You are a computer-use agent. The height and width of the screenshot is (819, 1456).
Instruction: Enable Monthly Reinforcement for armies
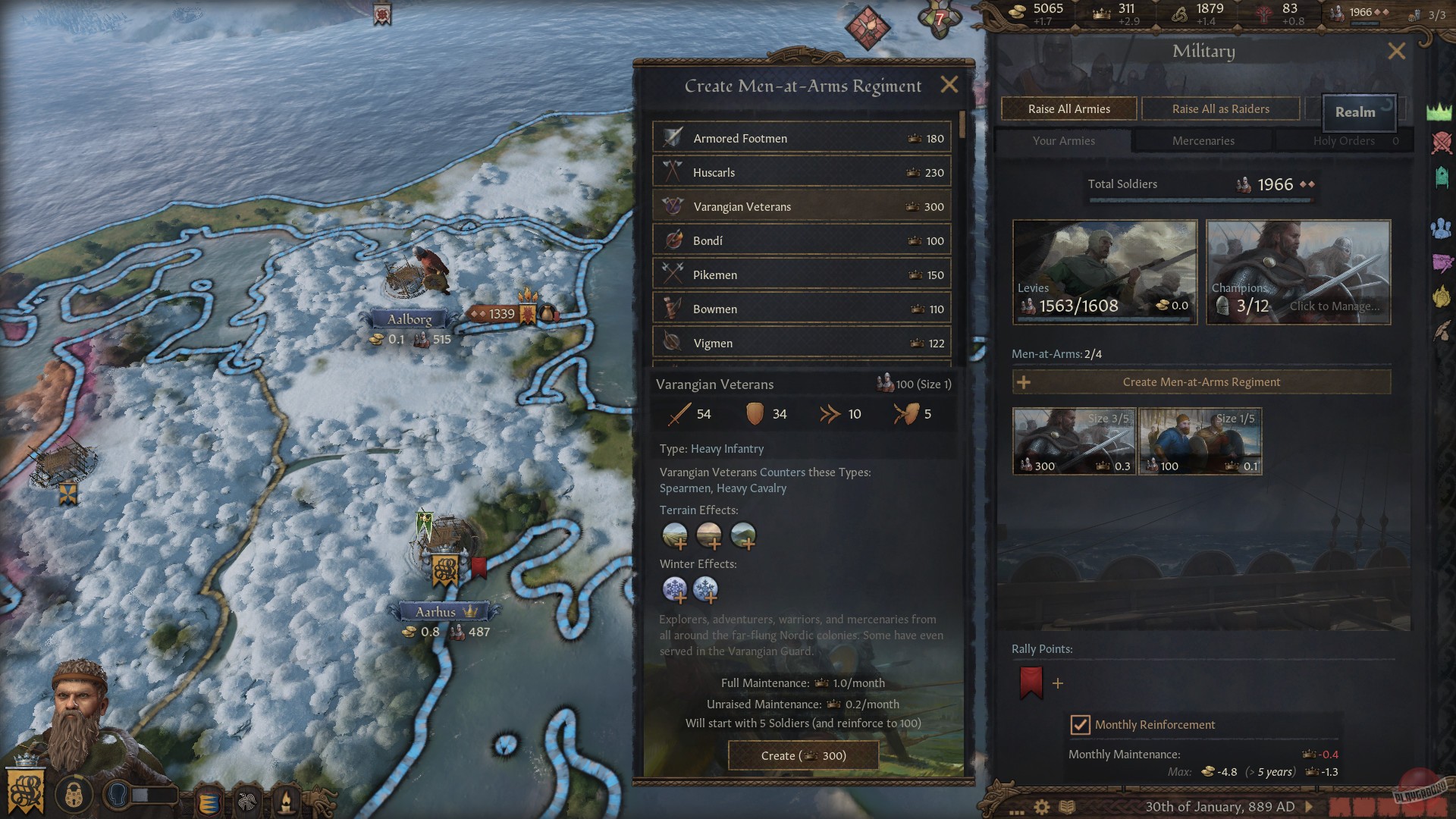click(x=1080, y=724)
